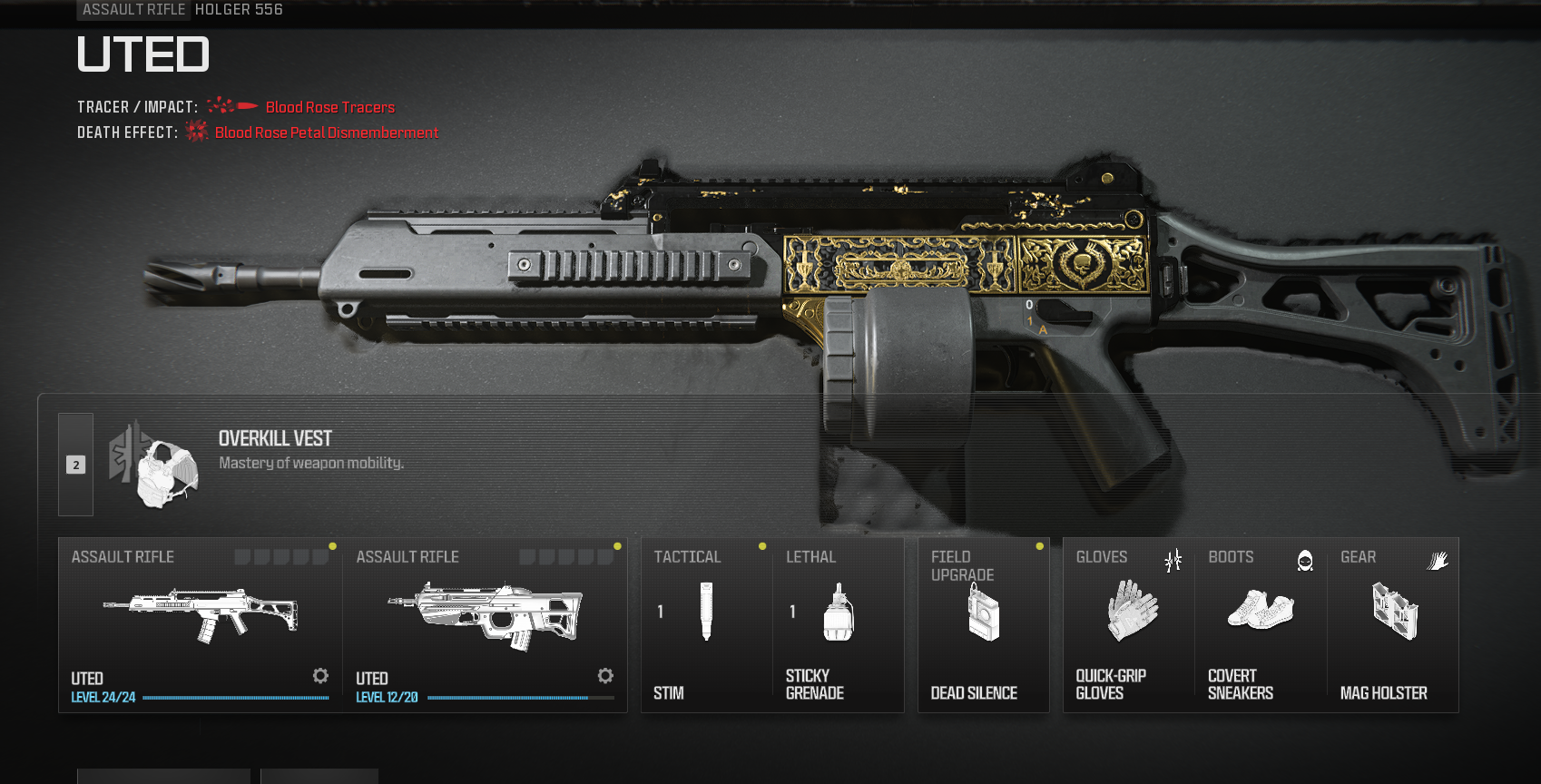Select the Mag Holster gear slot
This screenshot has height=784, width=1541.
click(x=1393, y=624)
